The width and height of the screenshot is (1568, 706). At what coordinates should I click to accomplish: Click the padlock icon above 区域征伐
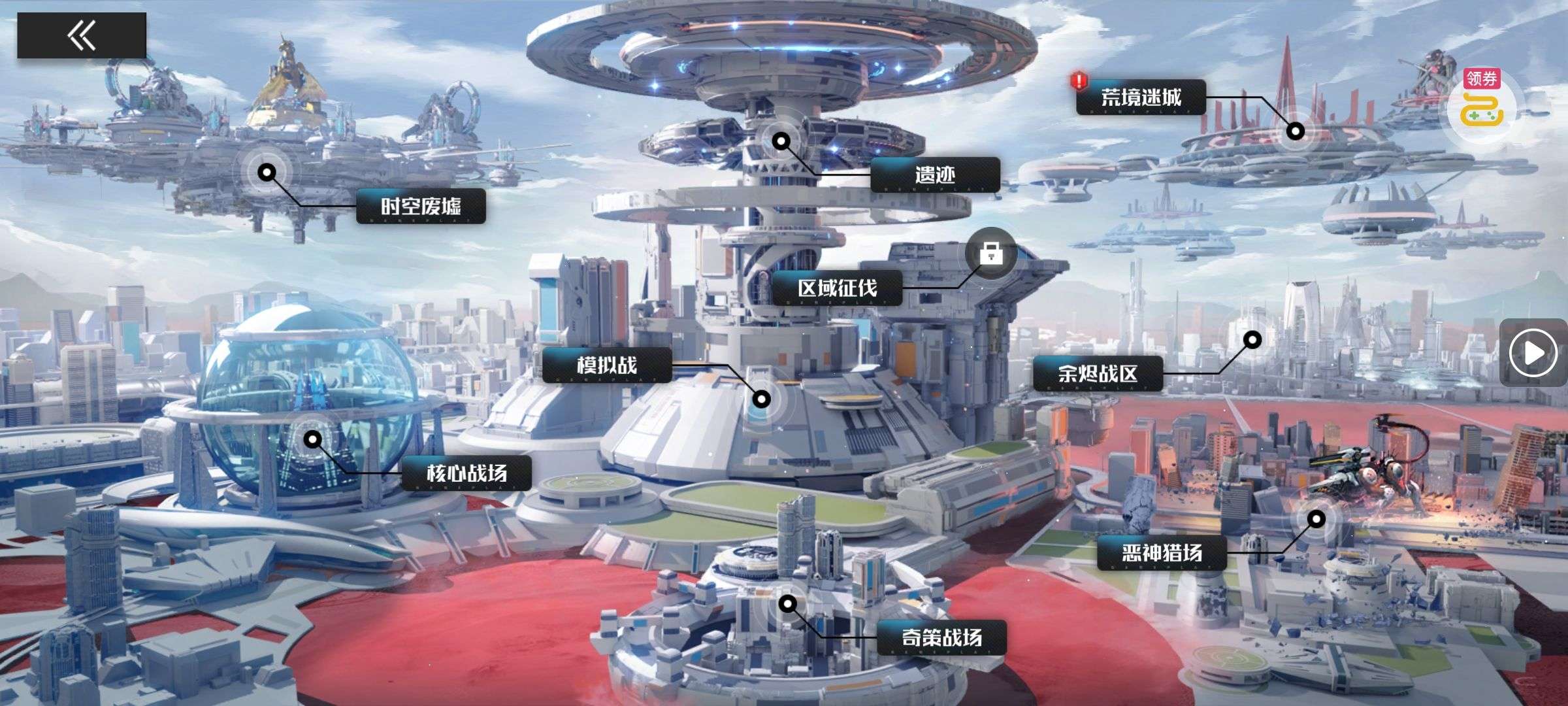pyautogui.click(x=990, y=253)
